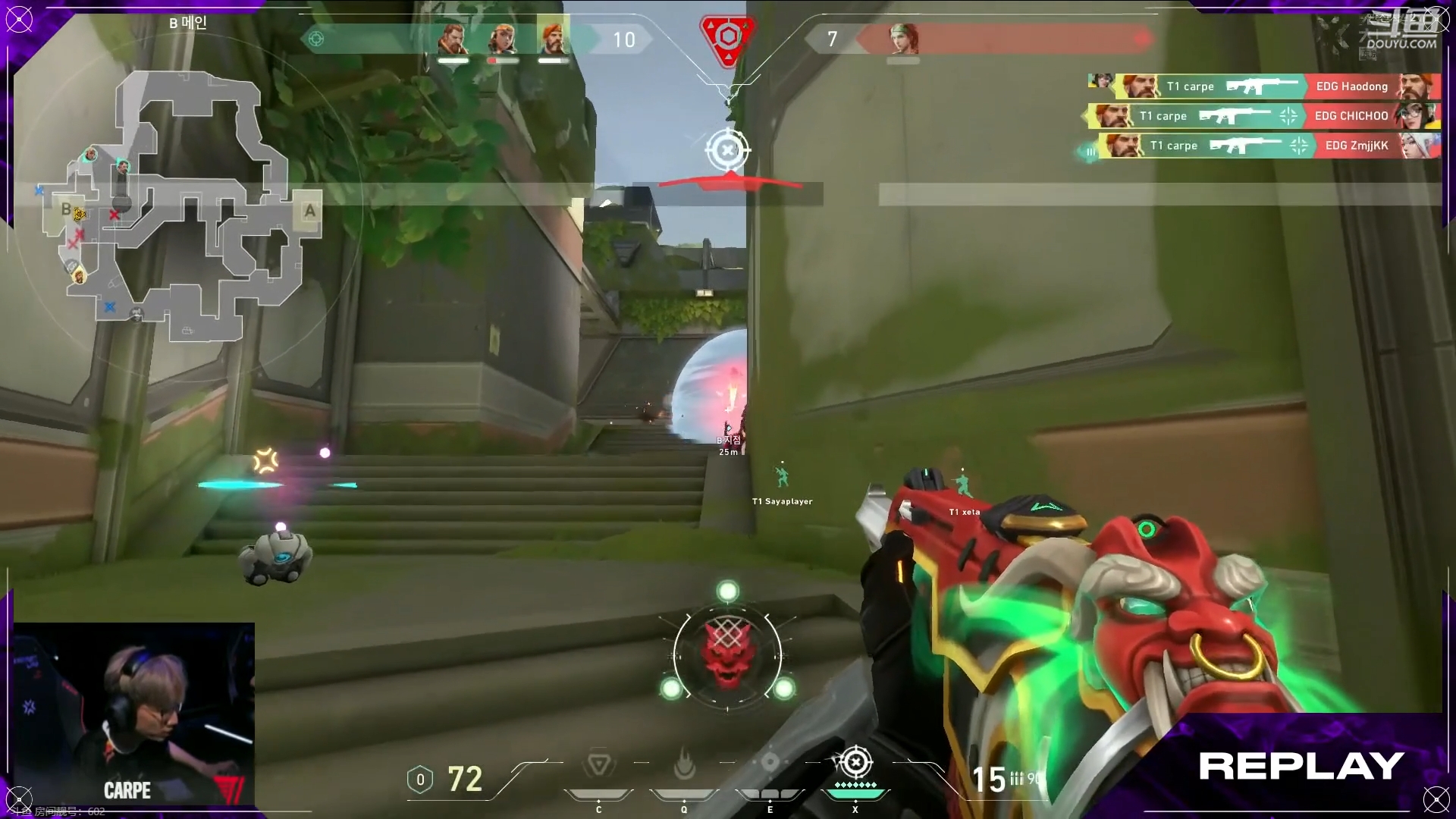The height and width of the screenshot is (819, 1456).
Task: Select the B site marker on minimap
Action: (x=66, y=209)
